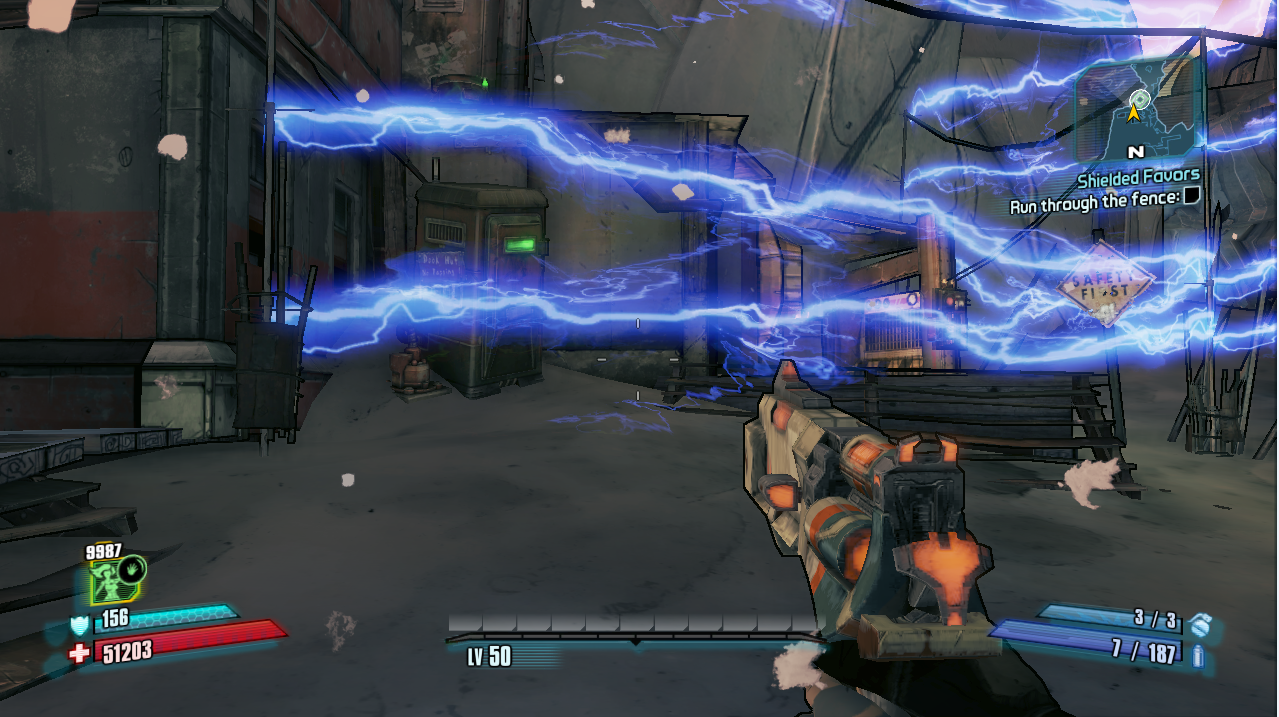Click the objective waypoint marker on the minimap
This screenshot has width=1279, height=717.
tap(1138, 98)
